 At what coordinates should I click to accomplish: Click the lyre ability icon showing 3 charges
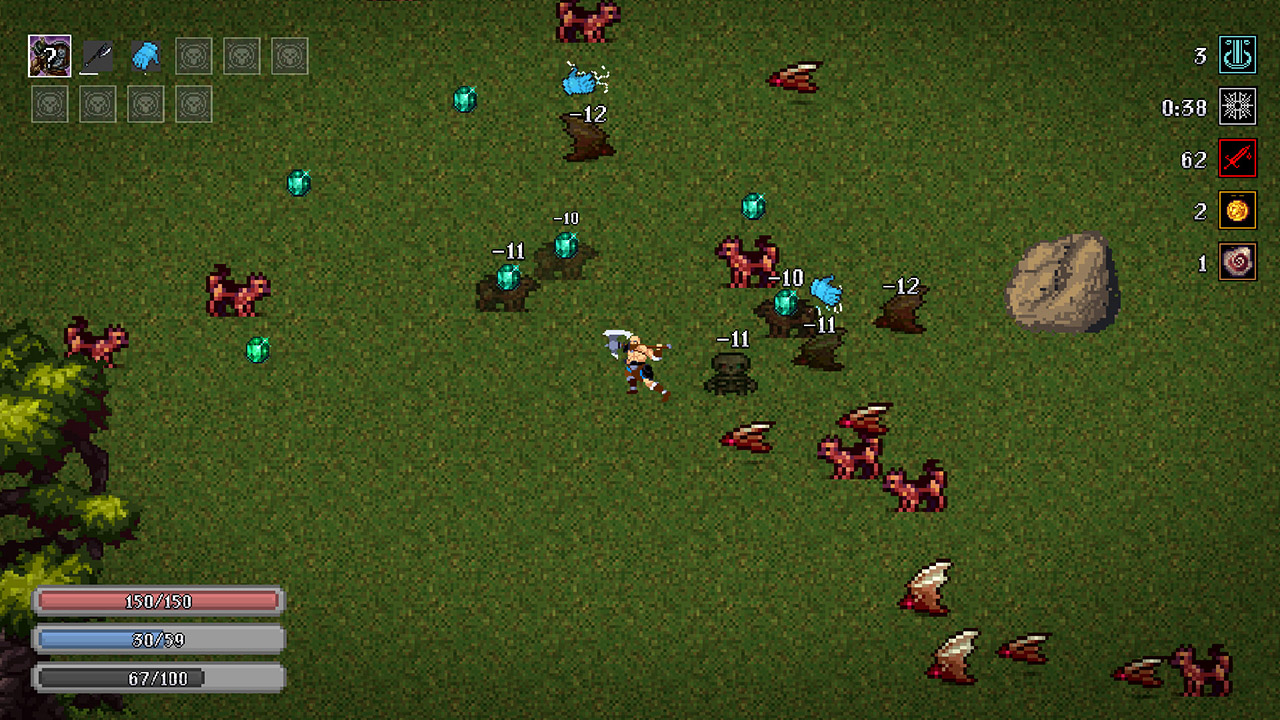[1238, 56]
